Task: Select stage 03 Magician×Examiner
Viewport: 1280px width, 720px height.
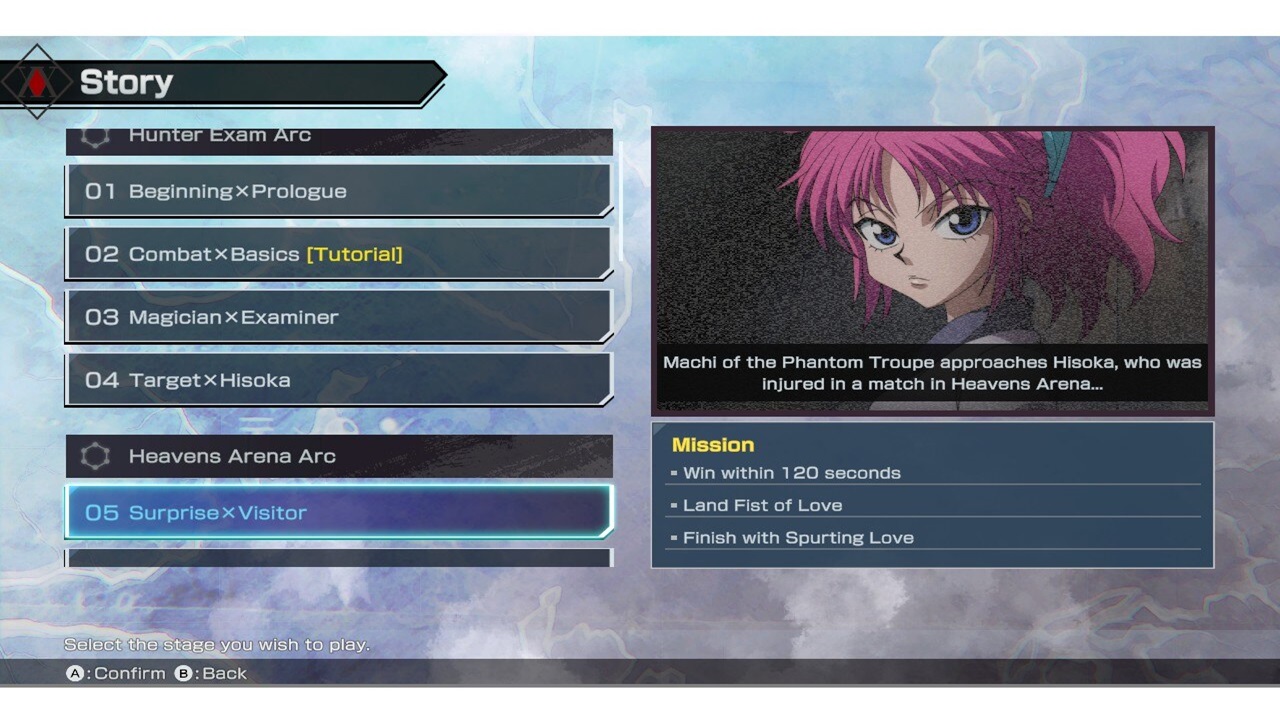Action: [x=340, y=317]
